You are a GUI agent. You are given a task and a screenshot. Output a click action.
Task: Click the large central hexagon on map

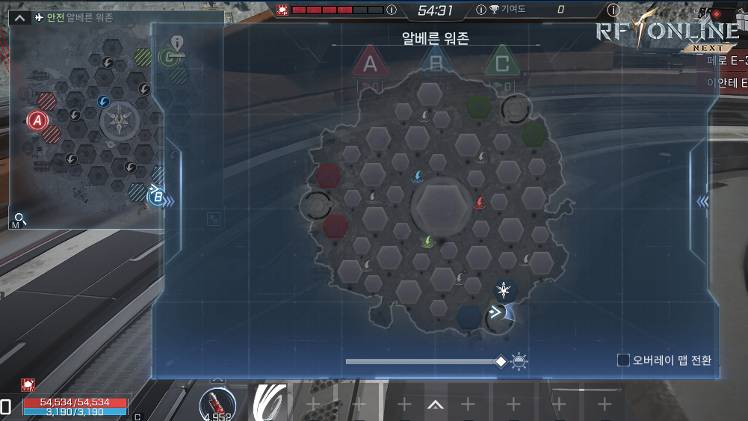click(x=439, y=204)
